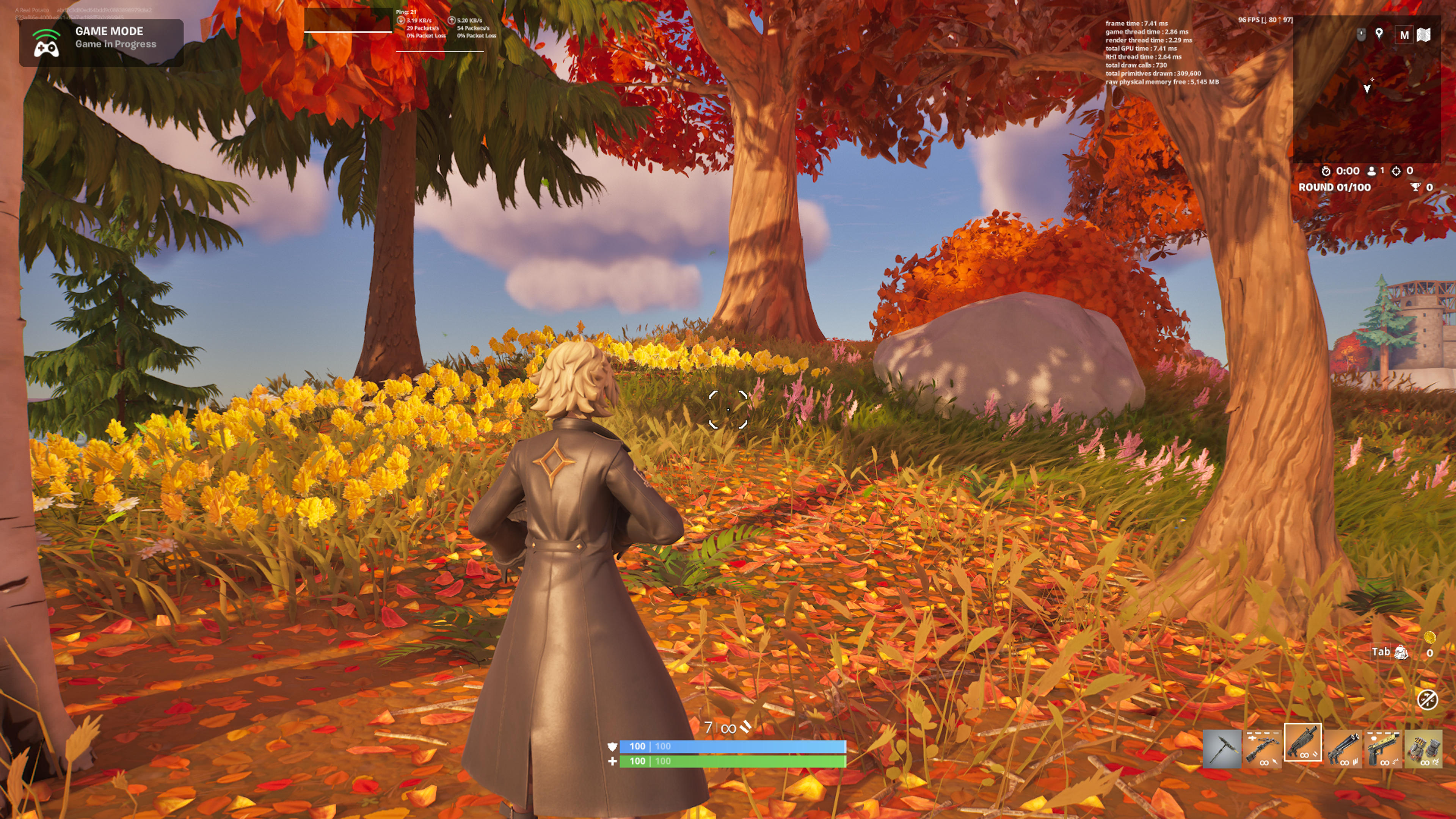The width and height of the screenshot is (1456, 819).
Task: Select the pickaxe slot in the hotbar
Action: [x=1221, y=748]
